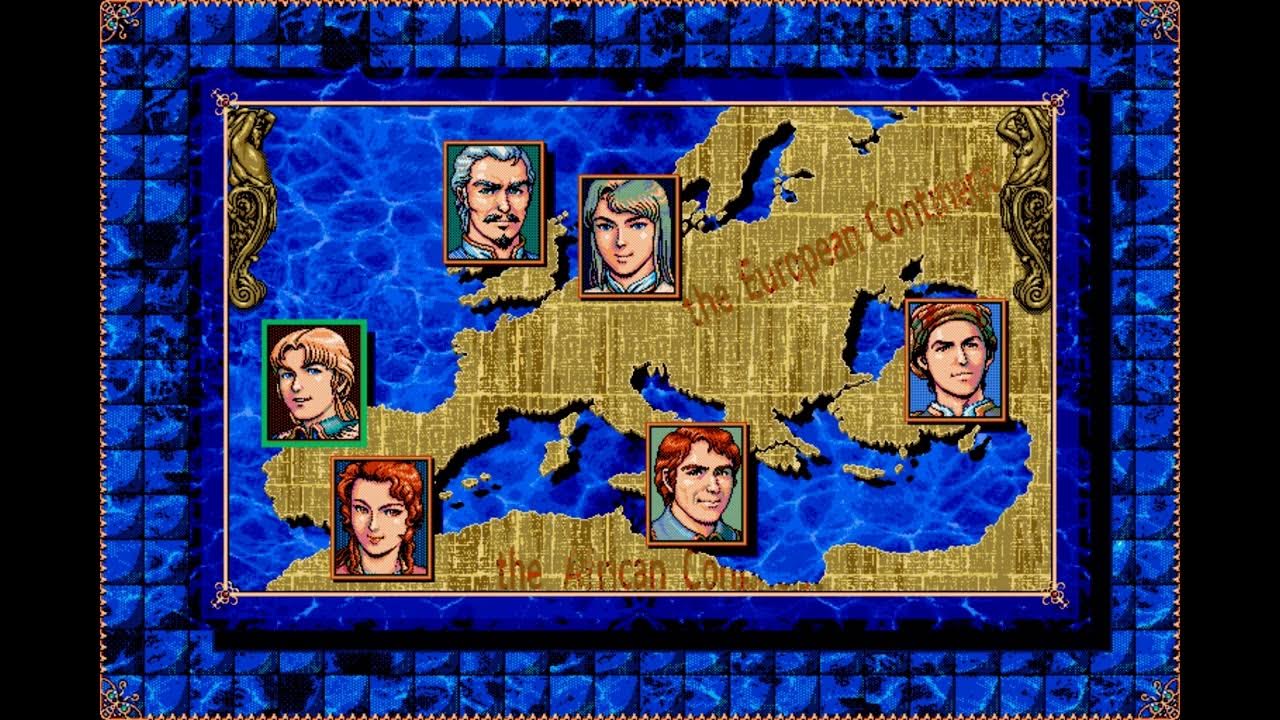Screen dimensions: 1280x720
Task: Pick the blond character with green frame
Action: click(314, 383)
